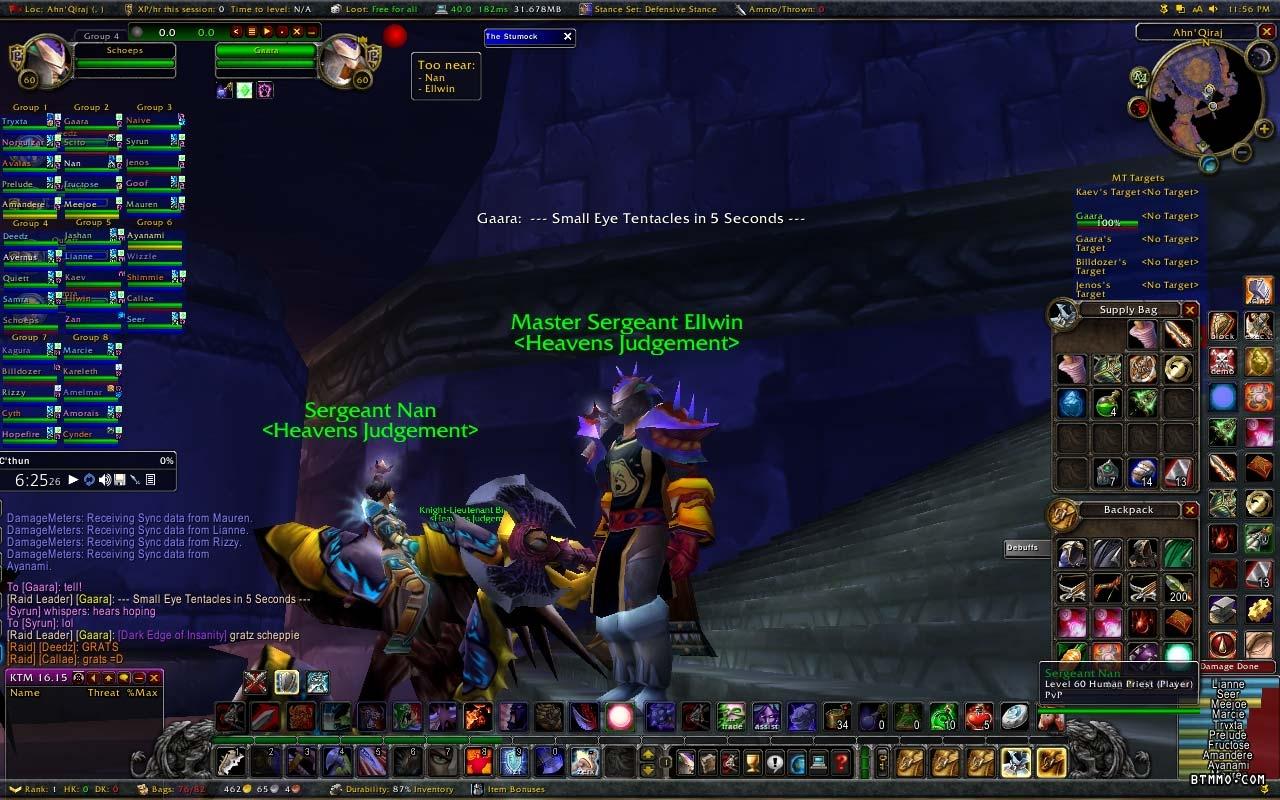
Task: Close the Supply Bag window
Action: (1190, 310)
